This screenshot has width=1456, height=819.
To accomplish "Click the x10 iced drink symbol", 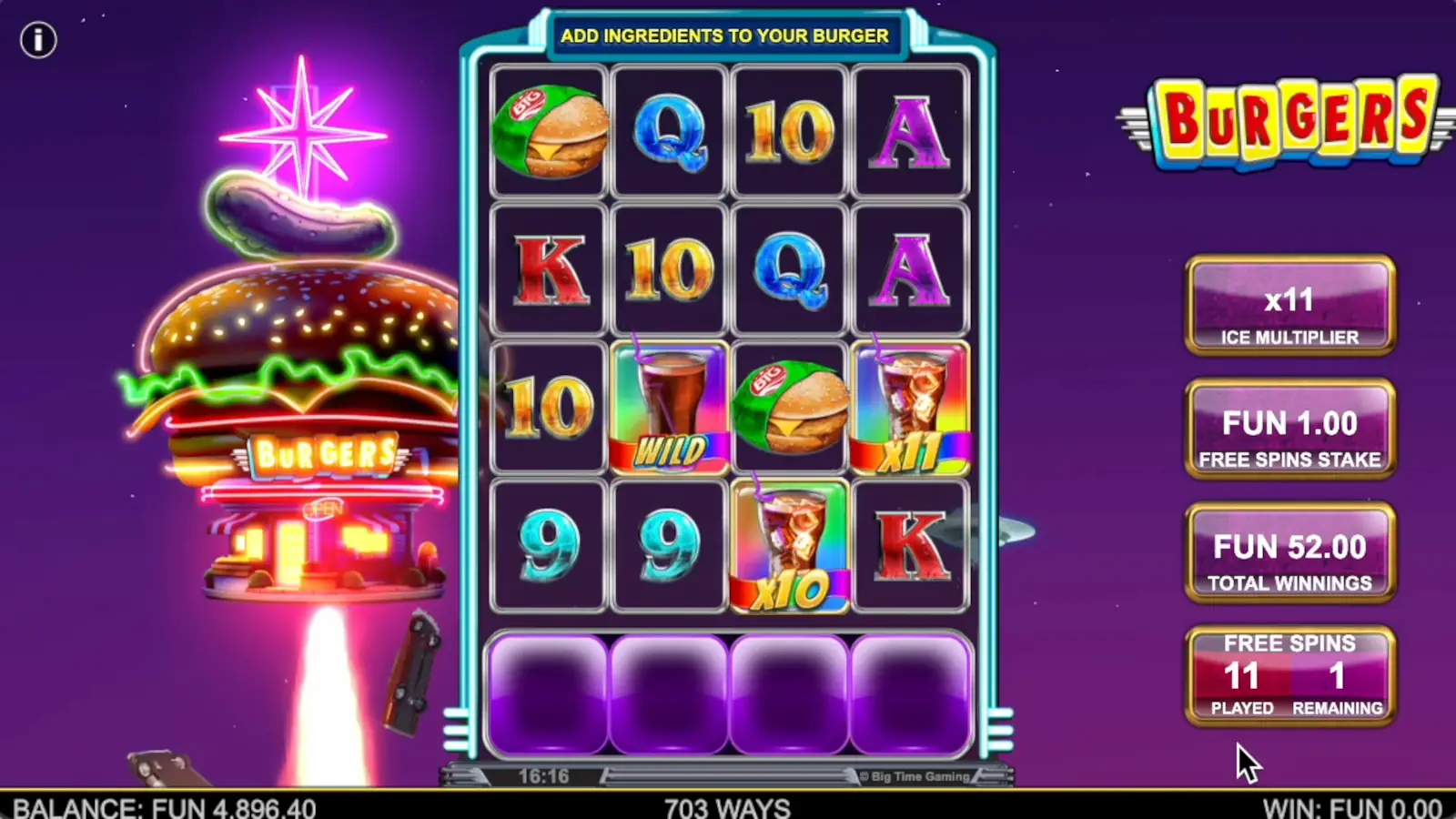I will pos(790,544).
